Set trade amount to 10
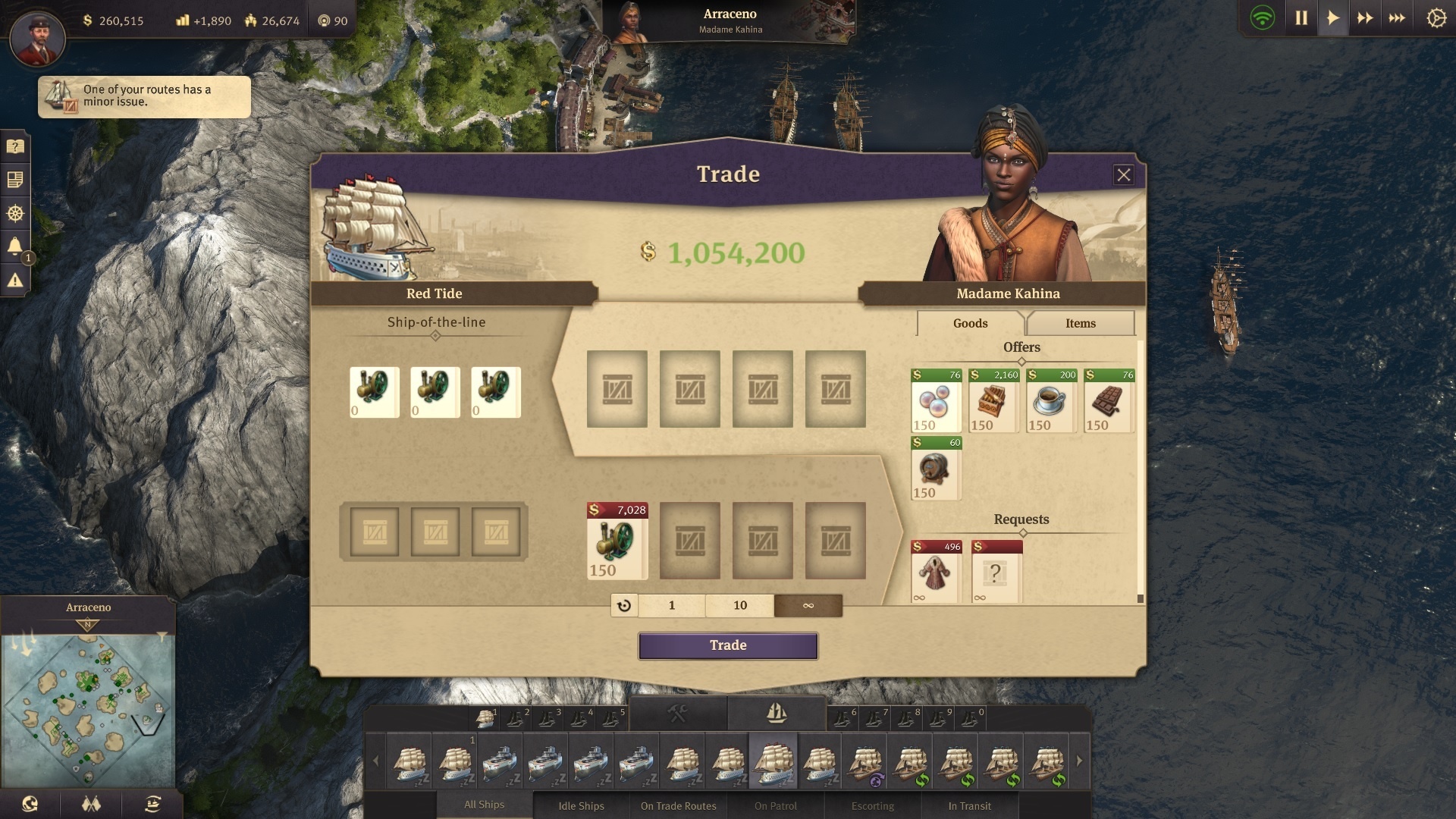1456x819 pixels. (x=739, y=605)
